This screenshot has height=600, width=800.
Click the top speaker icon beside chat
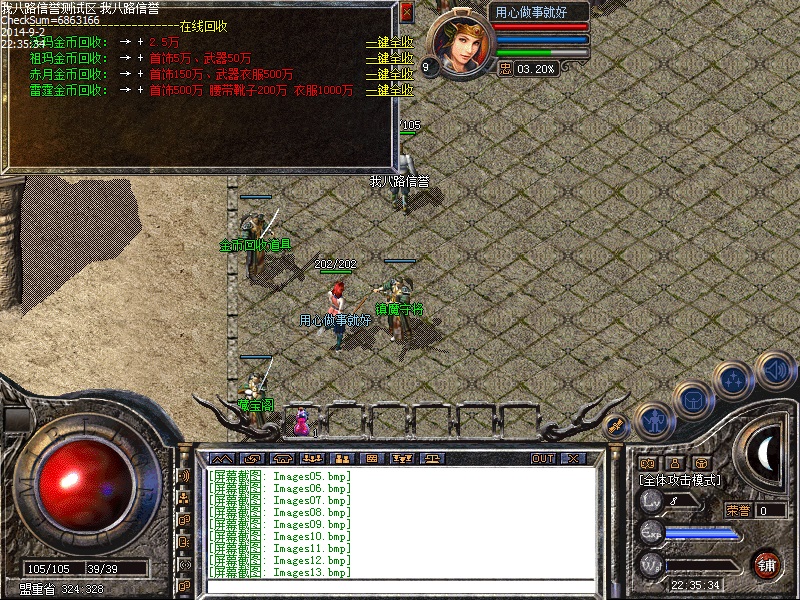point(184,476)
